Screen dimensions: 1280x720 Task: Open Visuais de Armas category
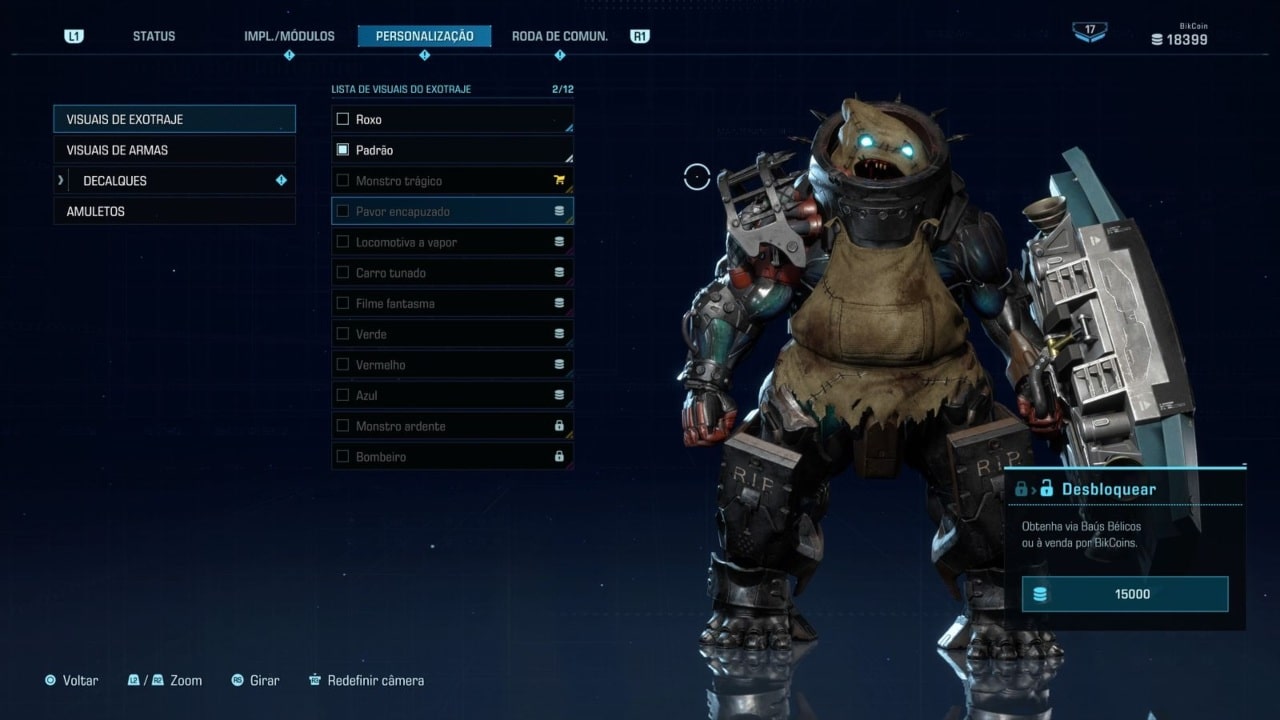pyautogui.click(x=174, y=150)
